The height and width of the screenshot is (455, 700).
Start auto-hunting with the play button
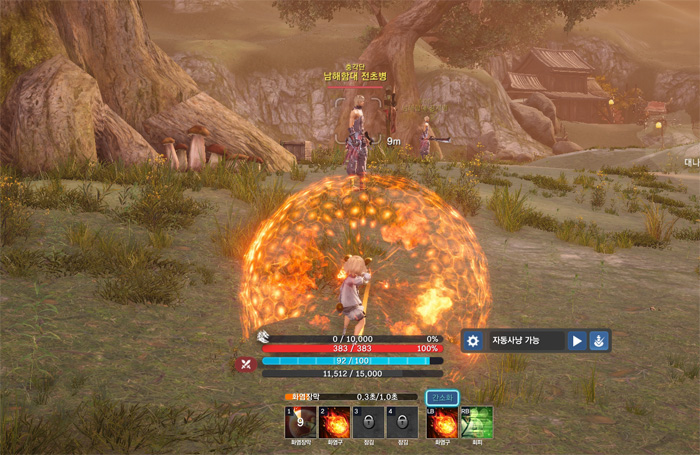click(577, 341)
